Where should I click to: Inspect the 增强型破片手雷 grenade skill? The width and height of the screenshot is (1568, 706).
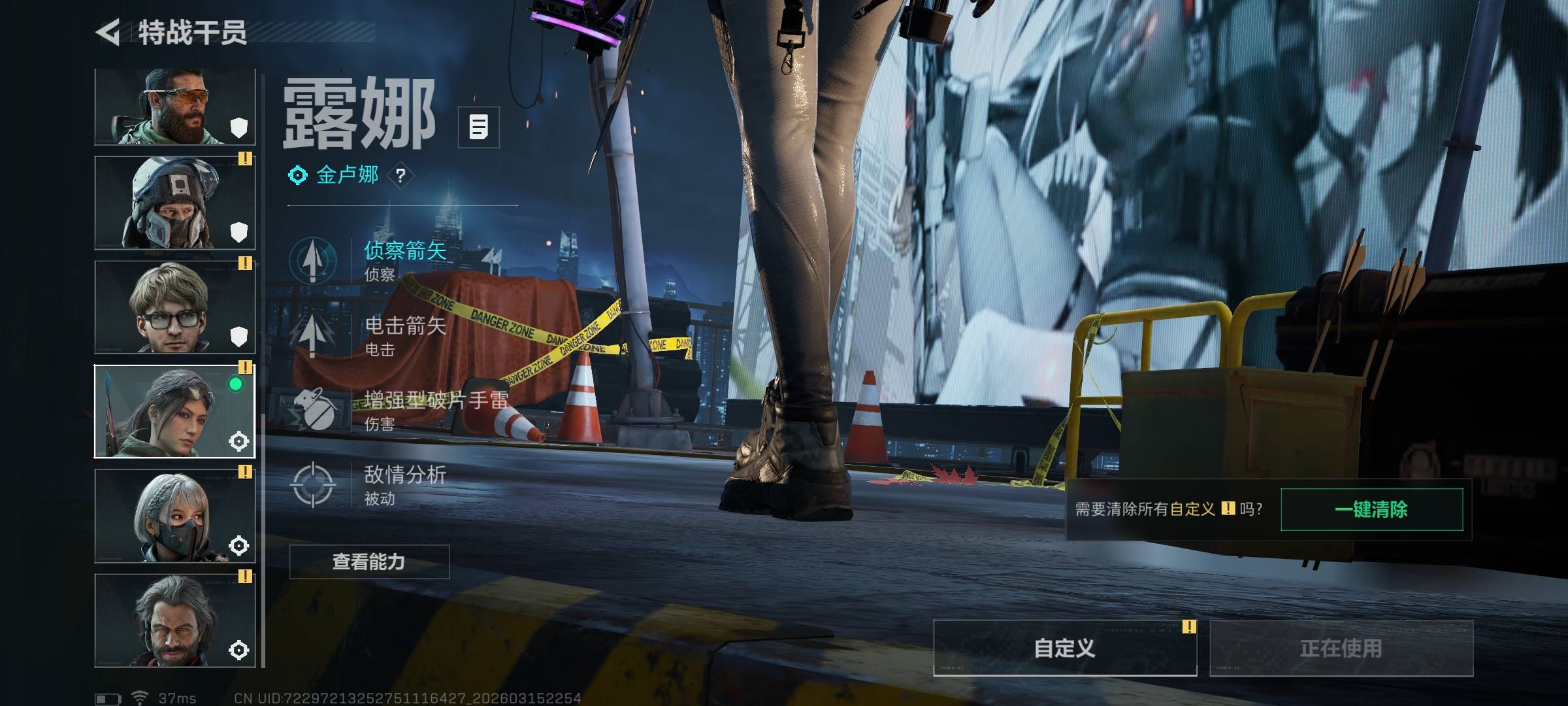(x=313, y=410)
